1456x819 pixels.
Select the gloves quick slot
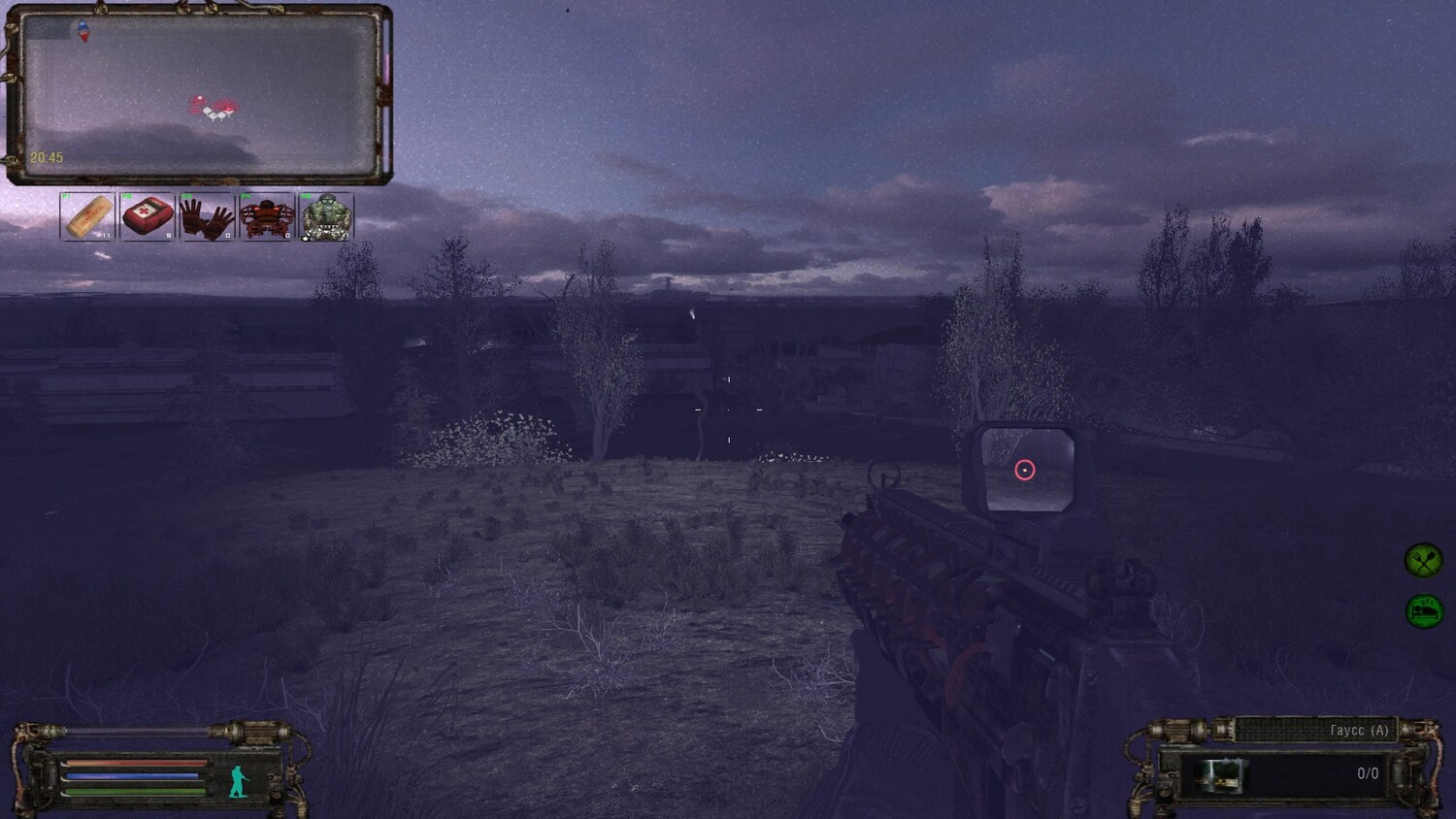(x=207, y=216)
